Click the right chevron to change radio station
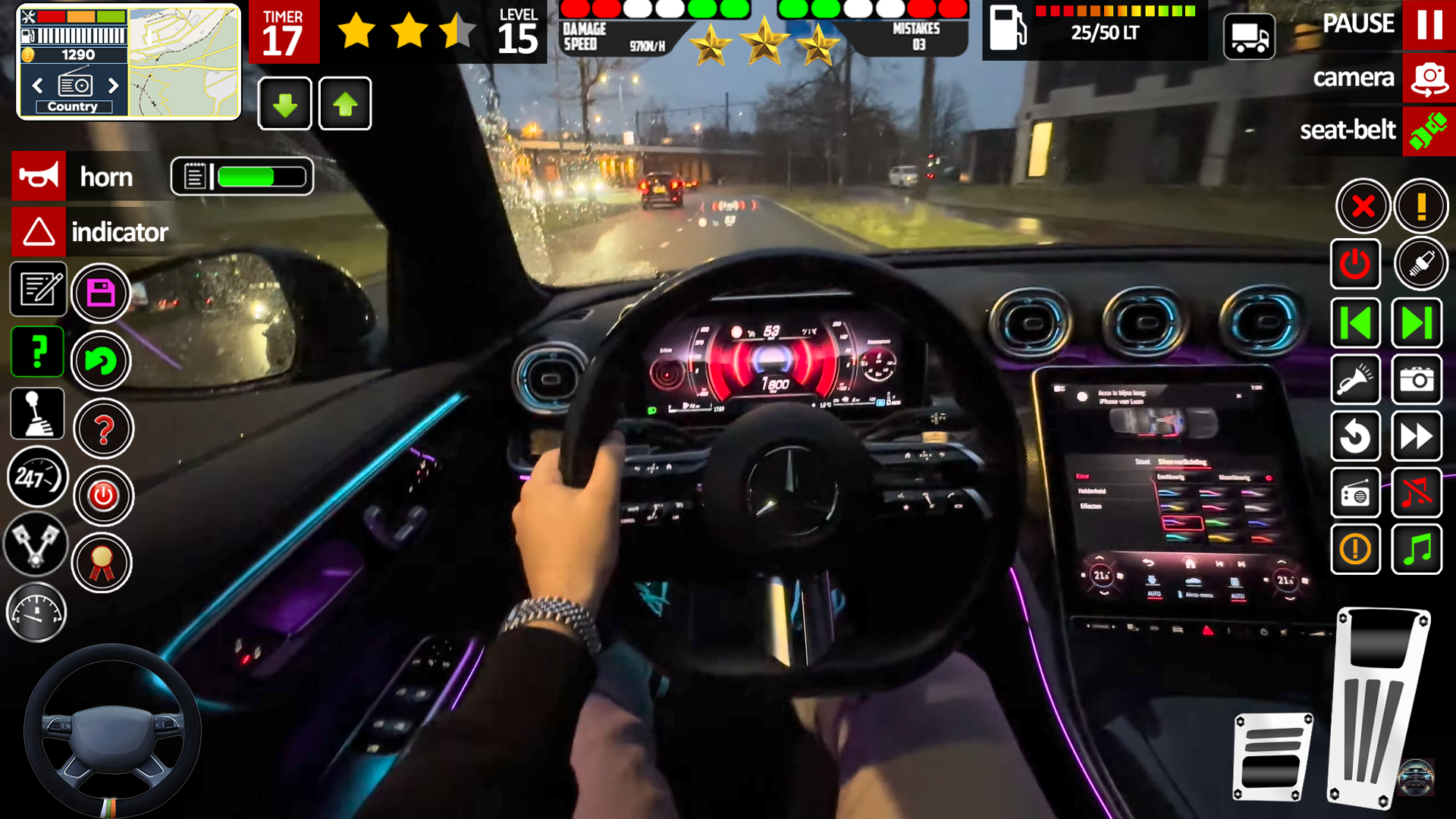Screen dimensions: 1456x819 click(114, 86)
